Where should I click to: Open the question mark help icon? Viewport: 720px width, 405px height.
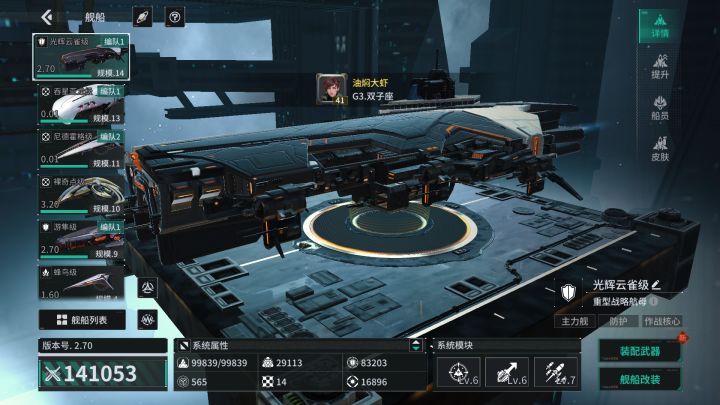174,16
